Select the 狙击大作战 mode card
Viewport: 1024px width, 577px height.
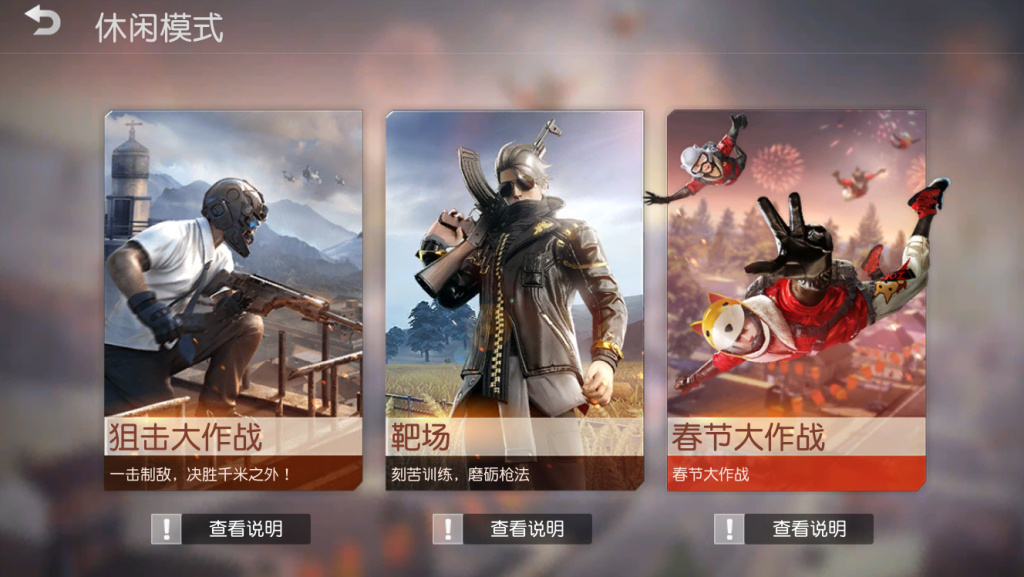pos(233,300)
